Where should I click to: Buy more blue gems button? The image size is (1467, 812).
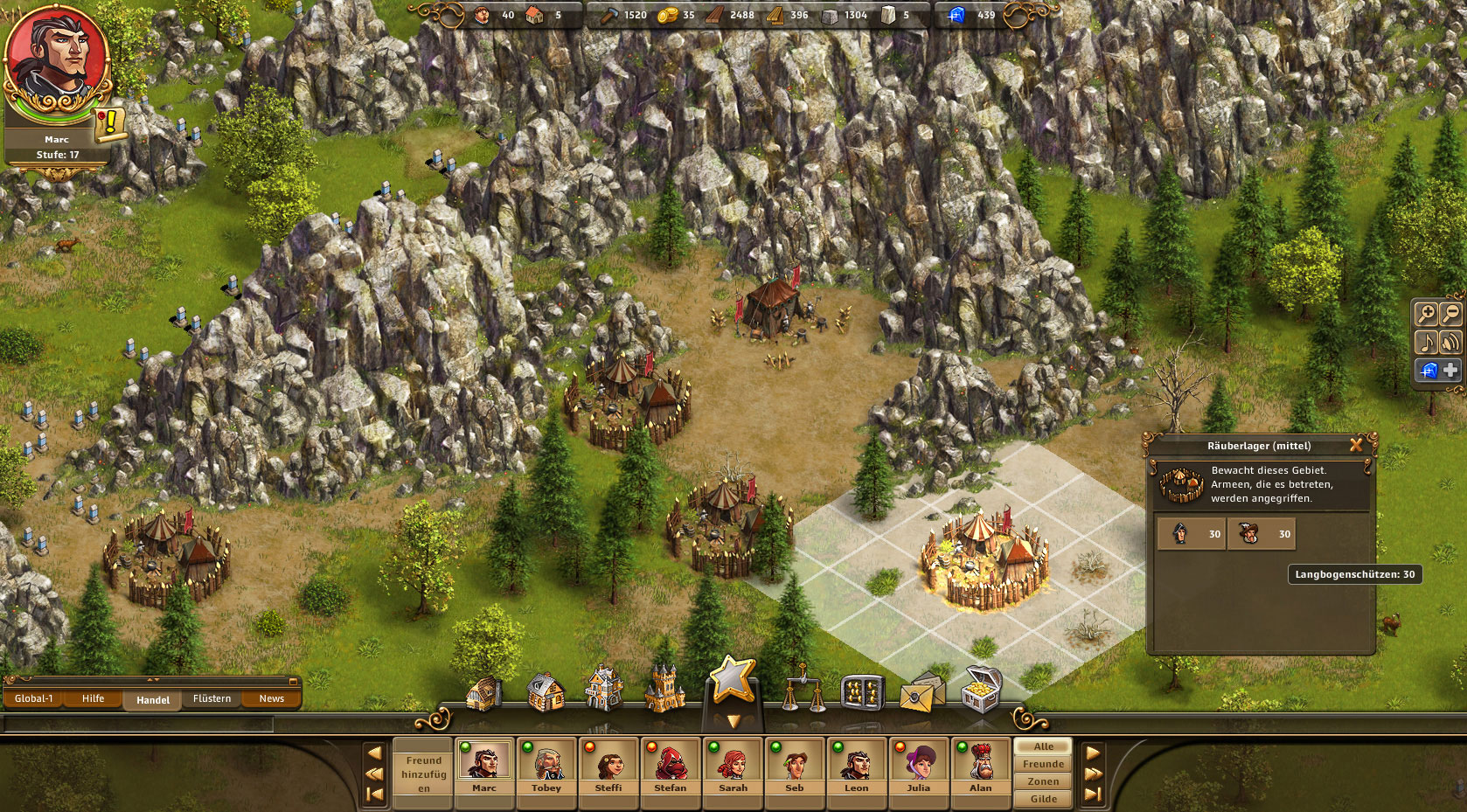pos(1450,371)
